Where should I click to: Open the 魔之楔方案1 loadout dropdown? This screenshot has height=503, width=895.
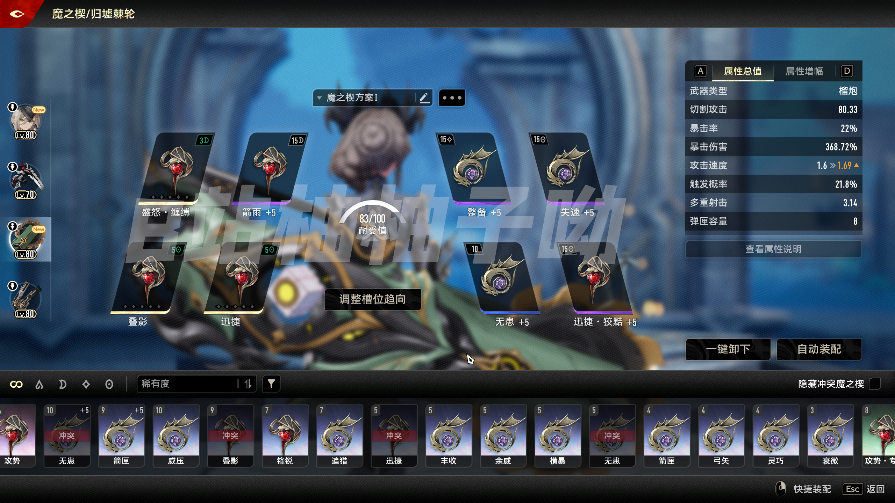click(x=364, y=98)
